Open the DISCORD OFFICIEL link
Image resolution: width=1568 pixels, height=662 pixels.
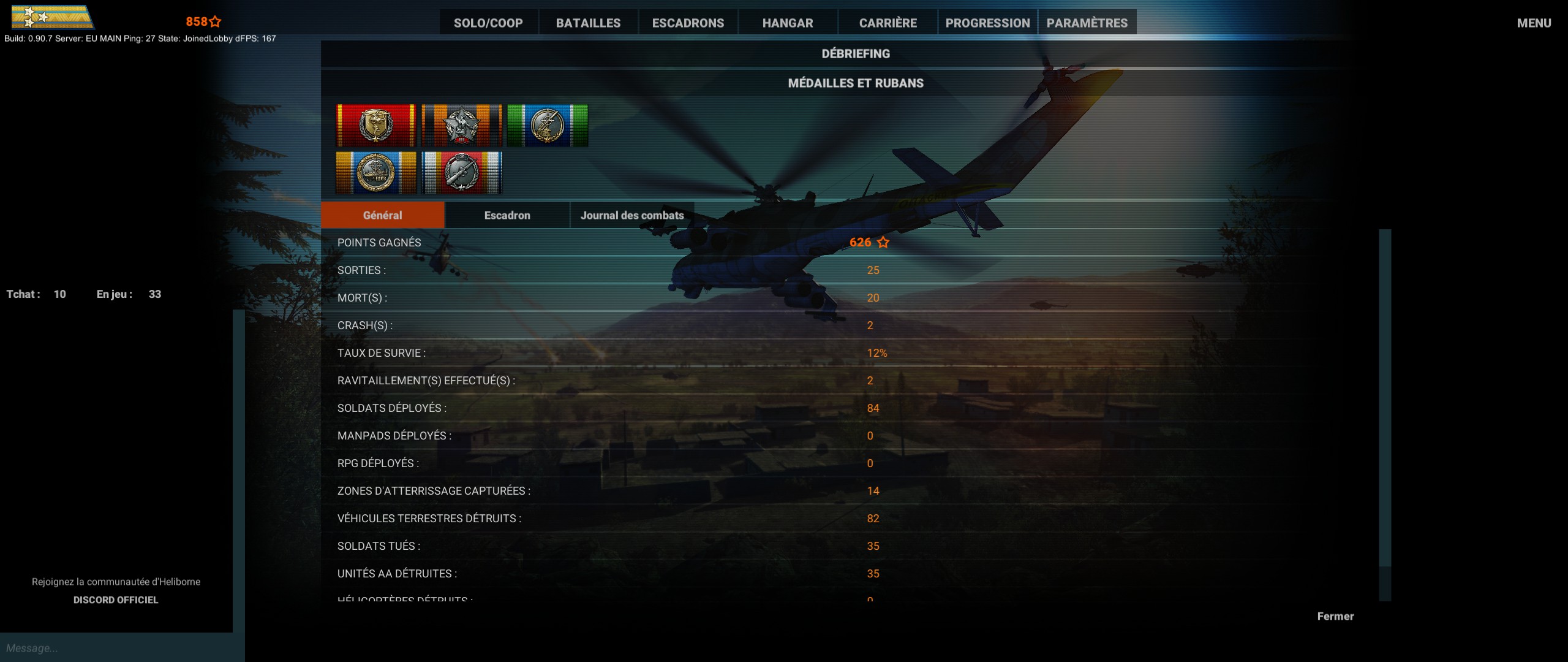point(116,600)
